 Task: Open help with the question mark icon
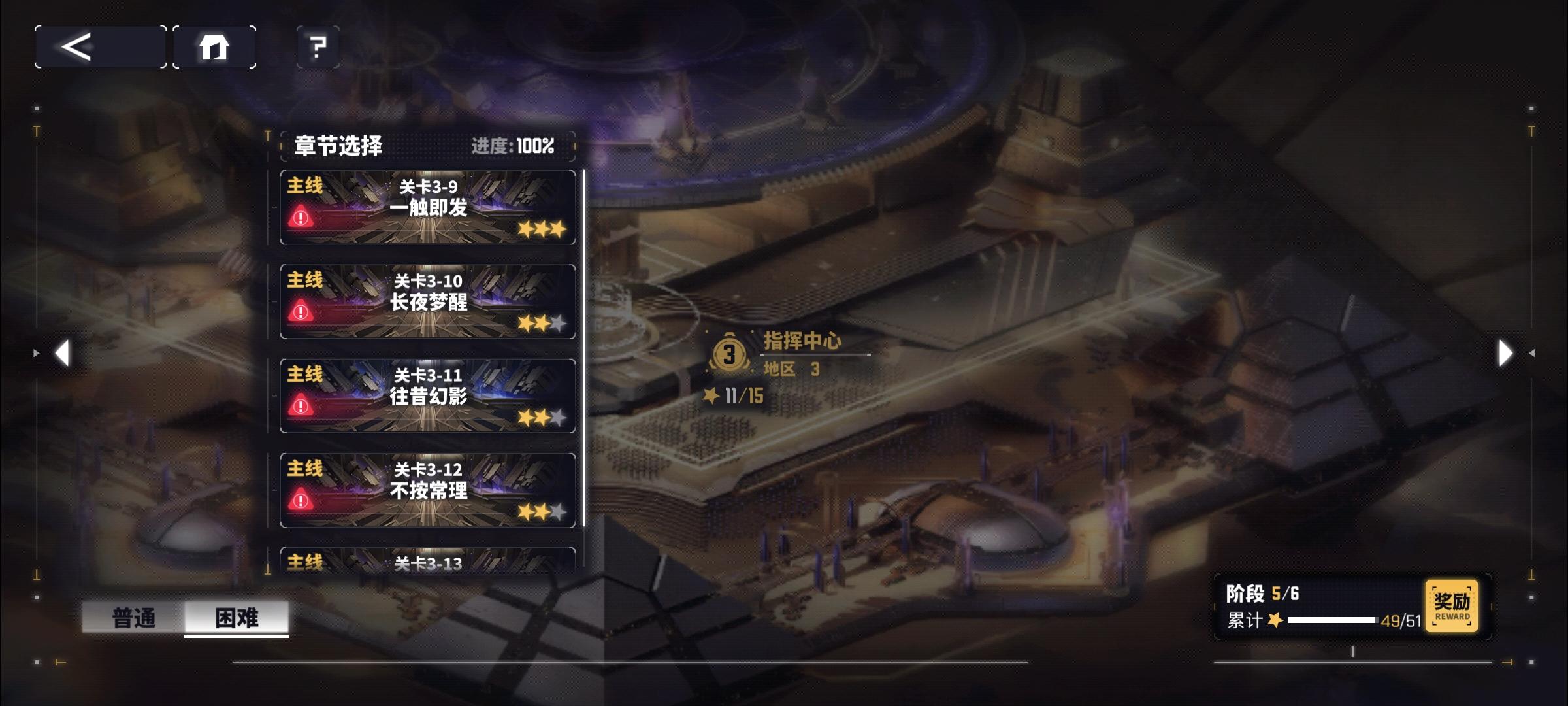(x=316, y=46)
